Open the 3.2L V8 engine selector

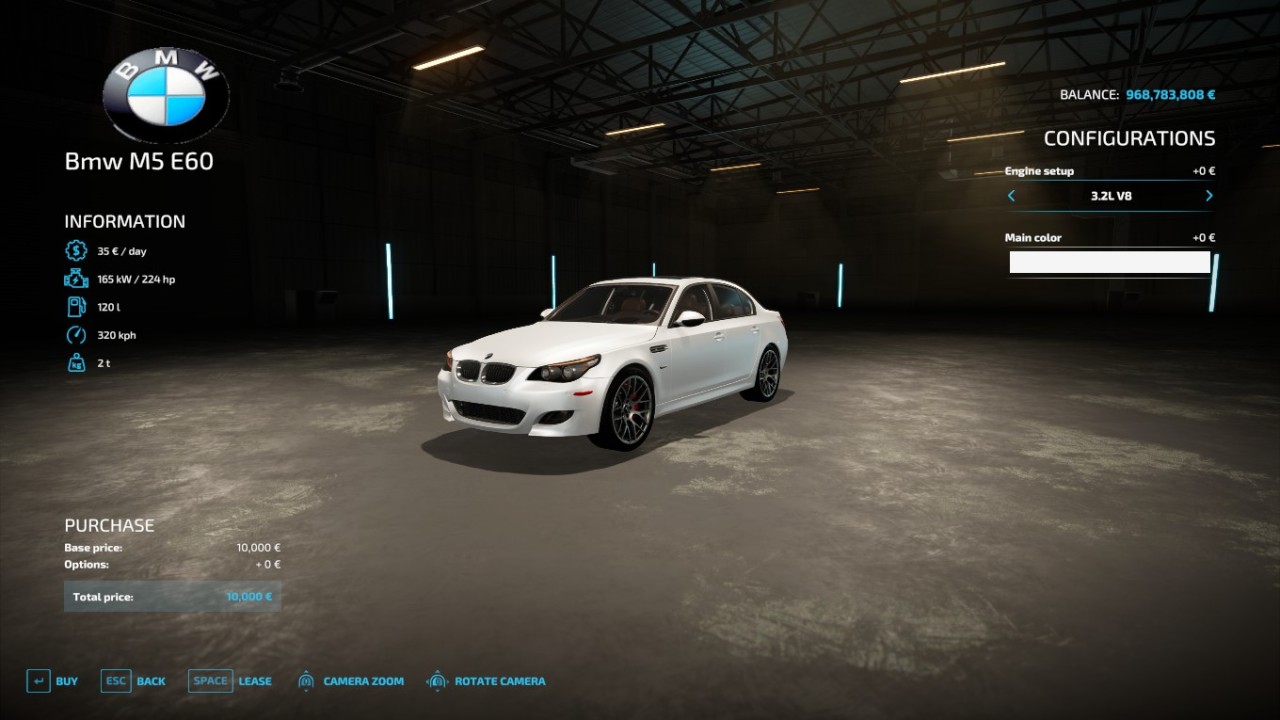(1110, 196)
